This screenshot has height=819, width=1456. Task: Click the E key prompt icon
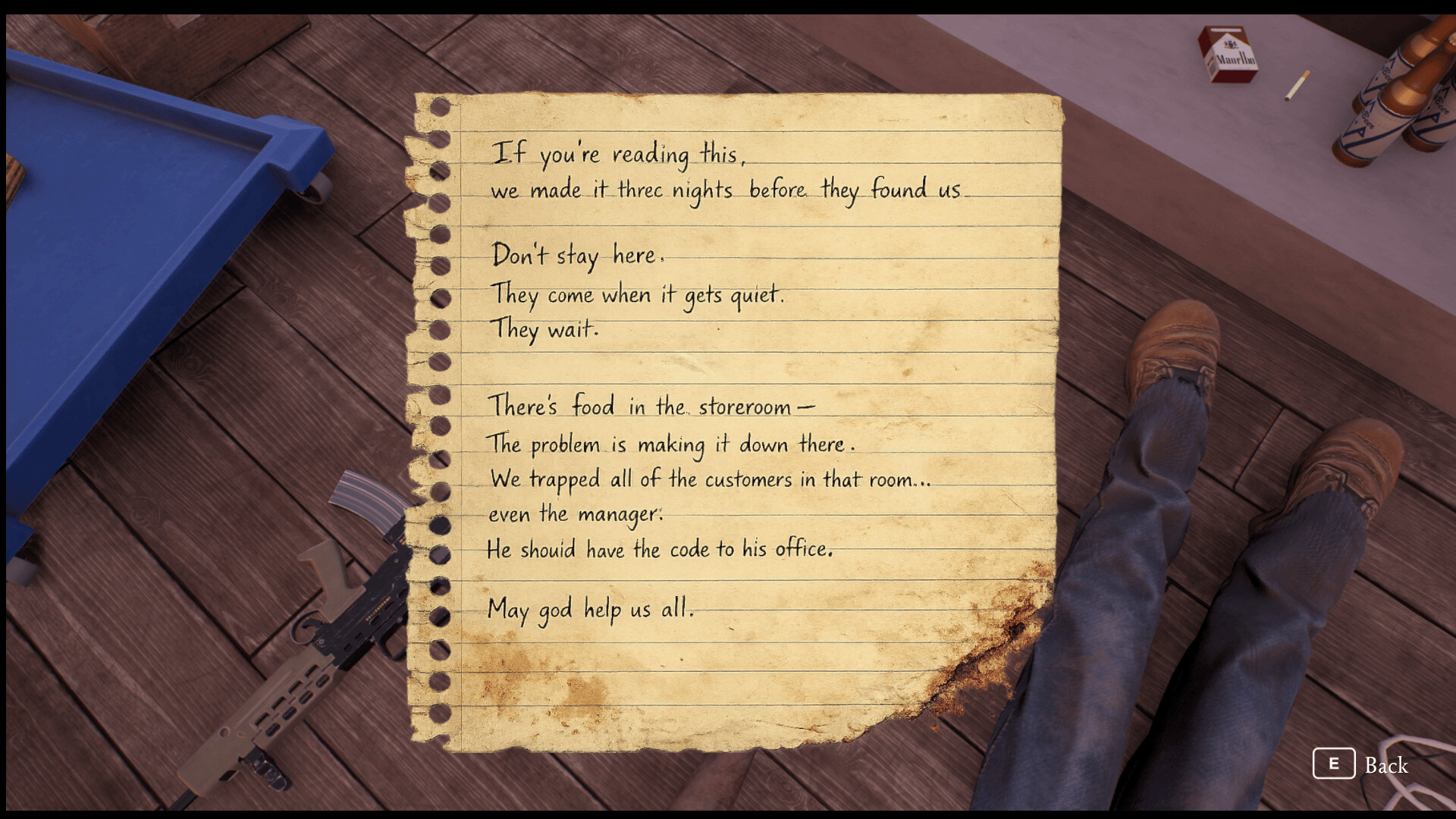coord(1335,765)
